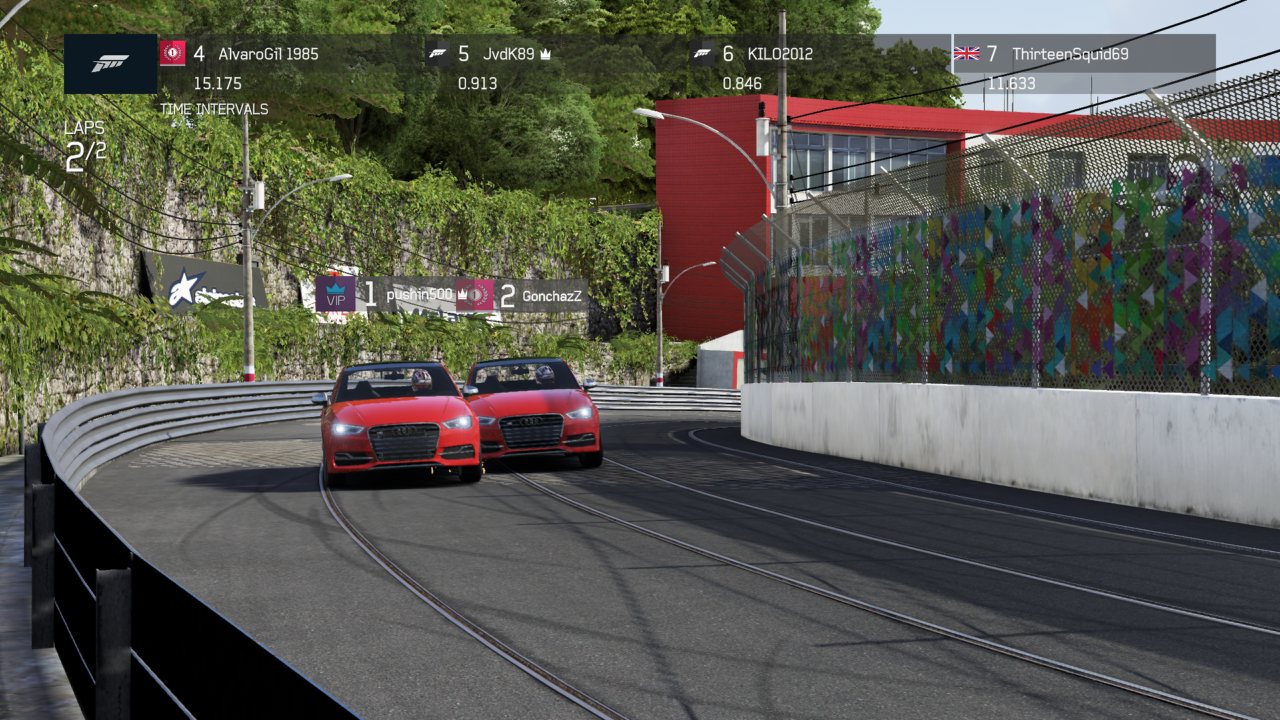The height and width of the screenshot is (720, 1280).
Task: Pick ThirteenSquid69 in seventh place
Action: 1069,54
